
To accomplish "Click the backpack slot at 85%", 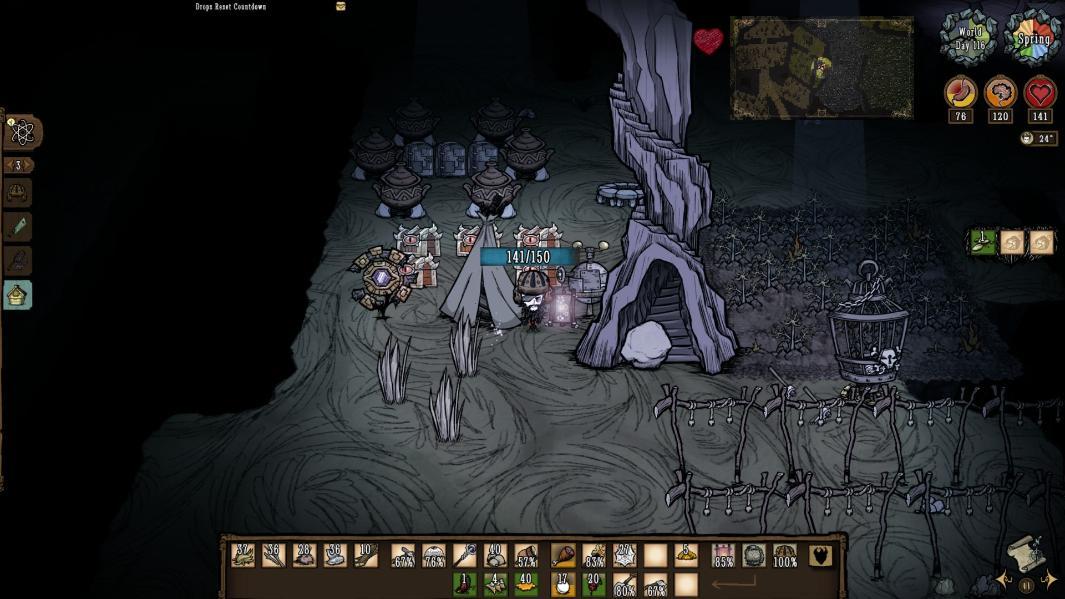I will 722,556.
